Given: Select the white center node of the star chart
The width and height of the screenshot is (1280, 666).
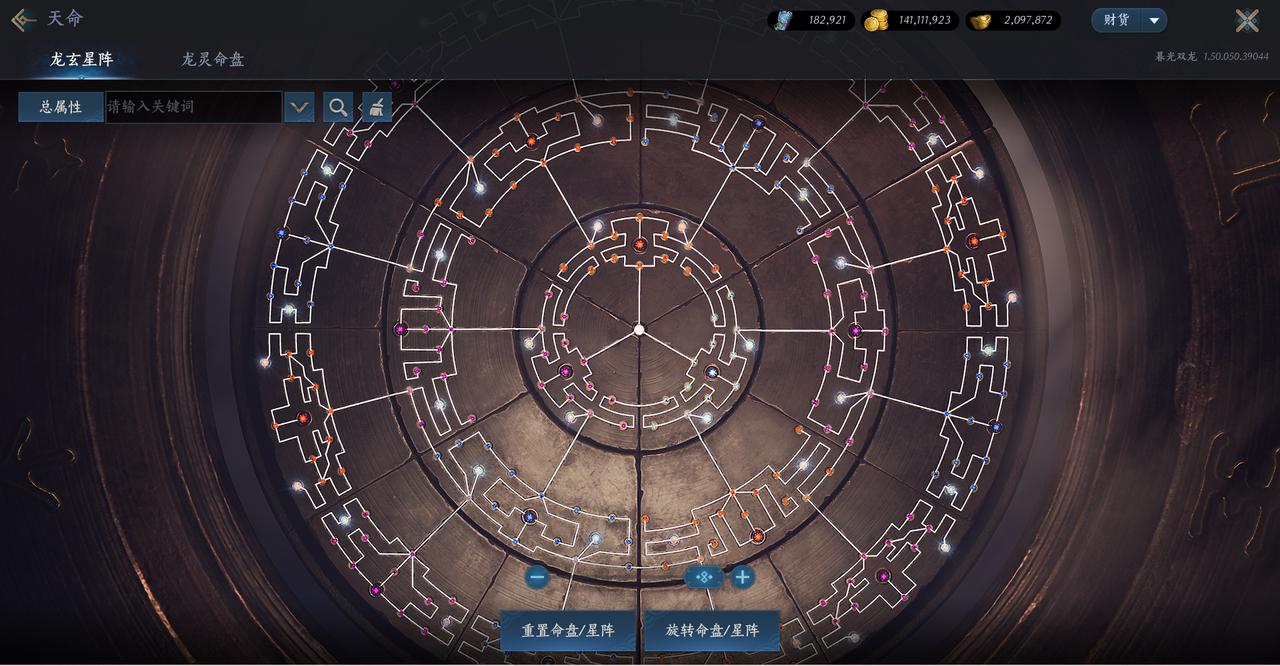Looking at the screenshot, I should coord(639,329).
